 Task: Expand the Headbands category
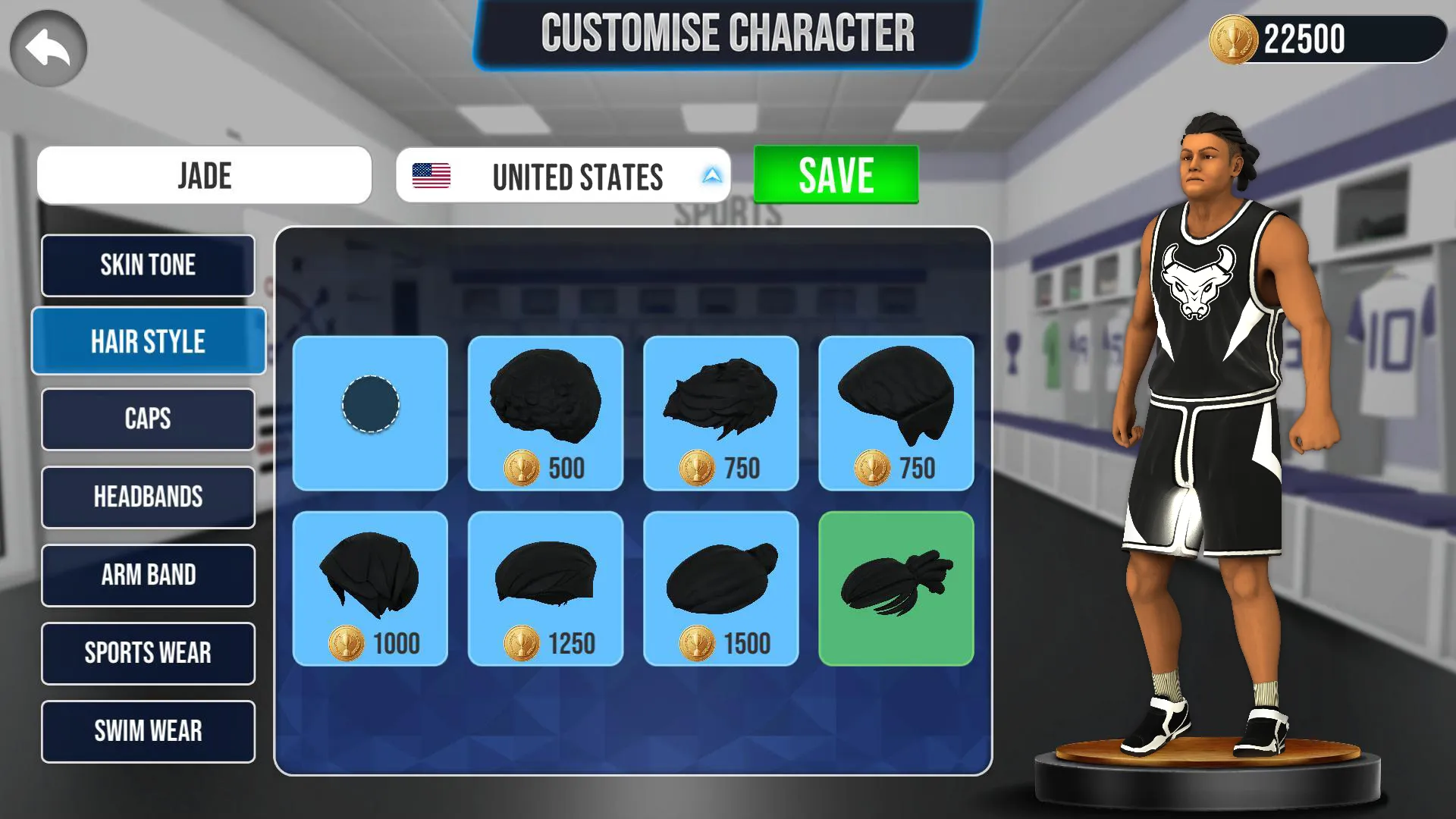pyautogui.click(x=148, y=497)
